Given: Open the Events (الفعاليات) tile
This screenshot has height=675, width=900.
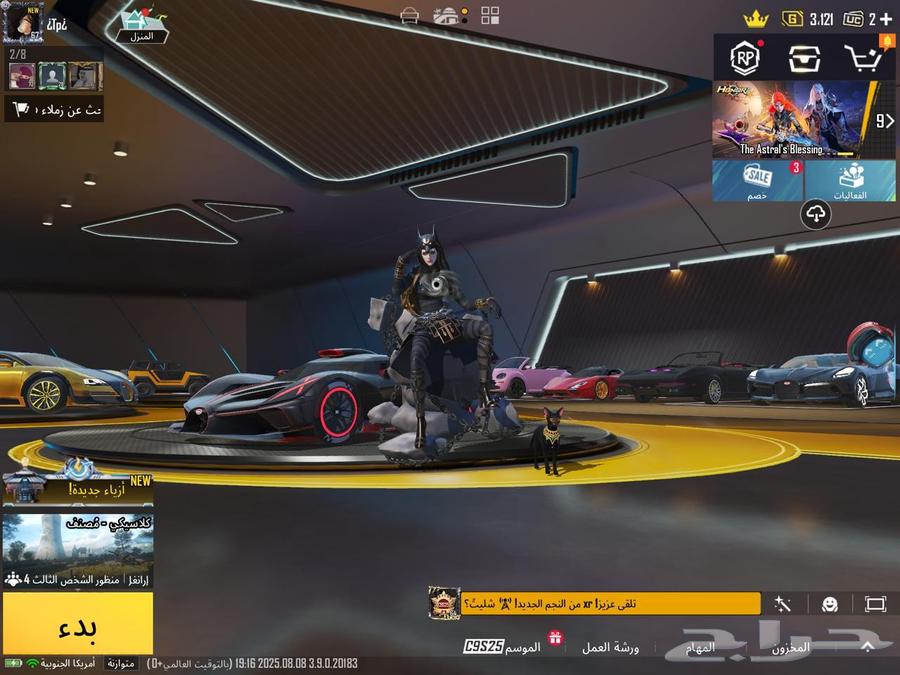Looking at the screenshot, I should pos(850,181).
